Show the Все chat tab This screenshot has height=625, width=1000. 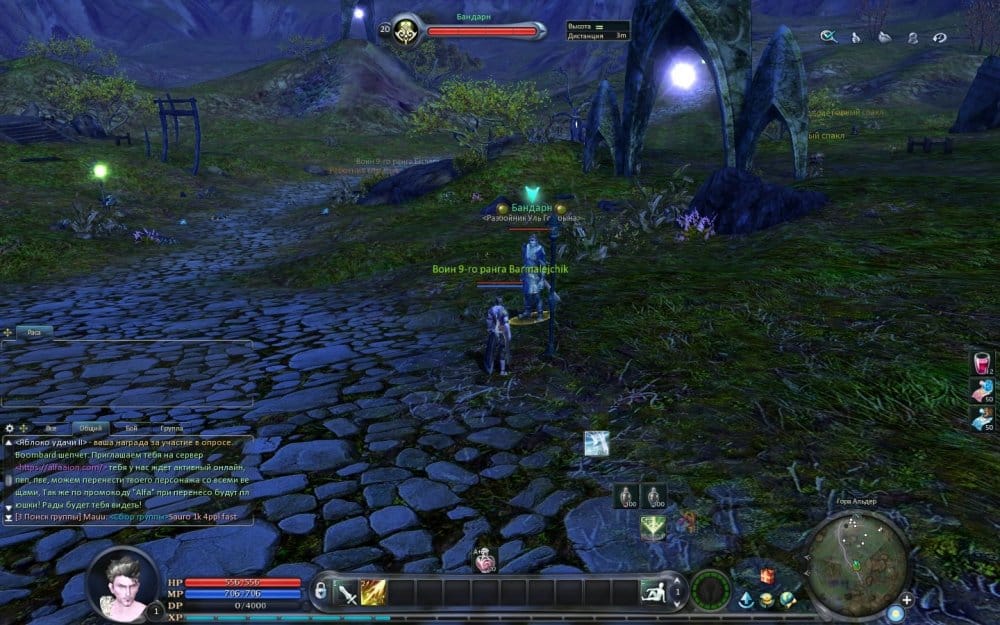point(50,428)
